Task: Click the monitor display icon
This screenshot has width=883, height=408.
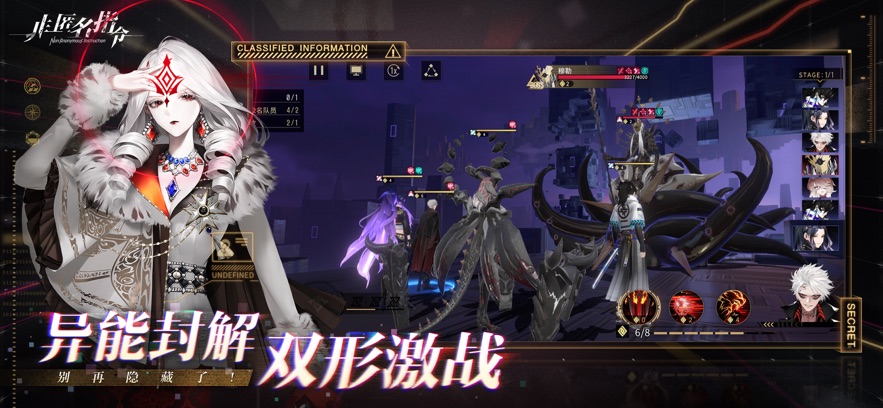Action: pos(354,71)
